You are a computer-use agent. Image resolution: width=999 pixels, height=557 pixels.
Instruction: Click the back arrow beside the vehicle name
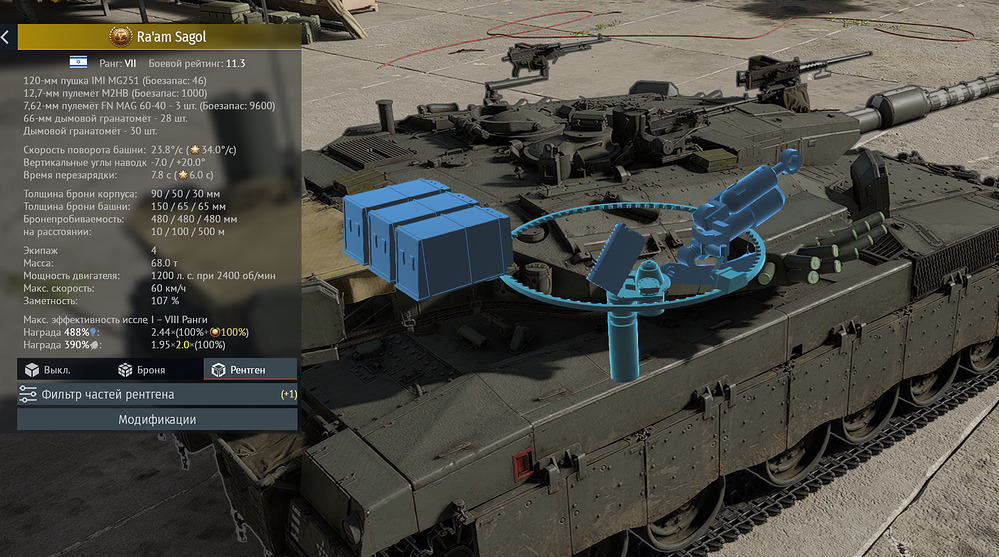[x=6, y=37]
